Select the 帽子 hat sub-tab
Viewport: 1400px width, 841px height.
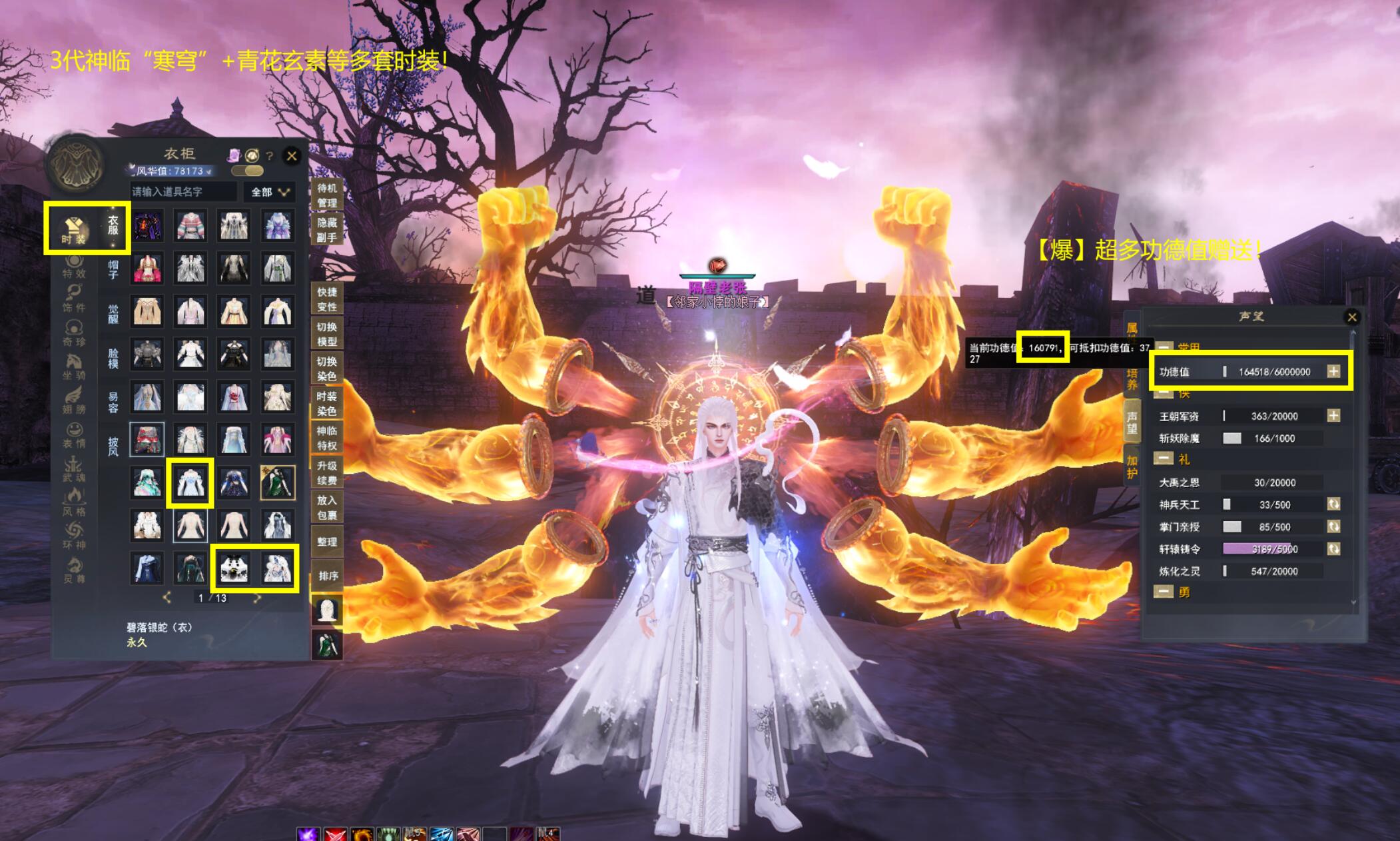point(113,269)
